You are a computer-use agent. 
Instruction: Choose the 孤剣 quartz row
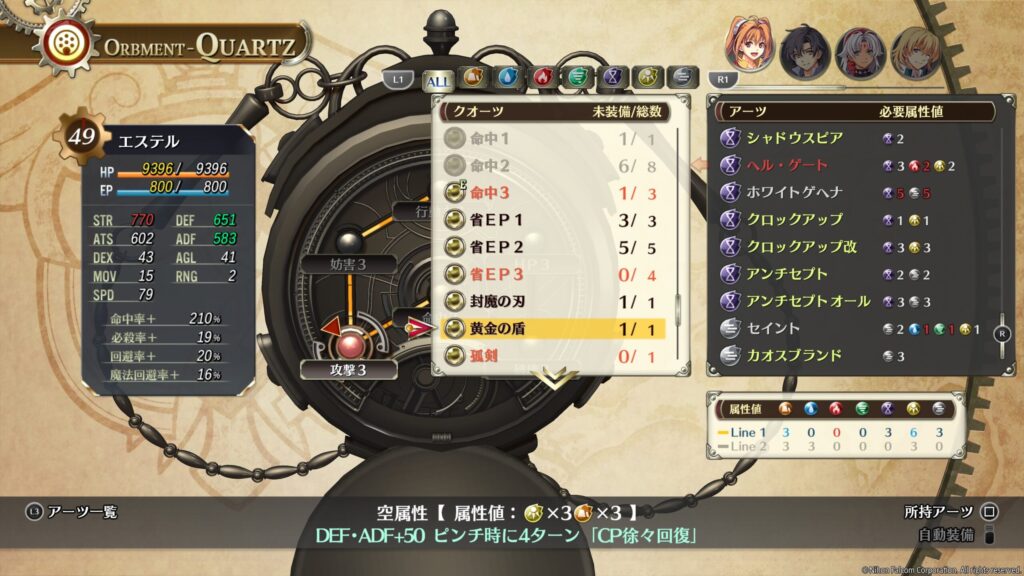click(x=552, y=354)
